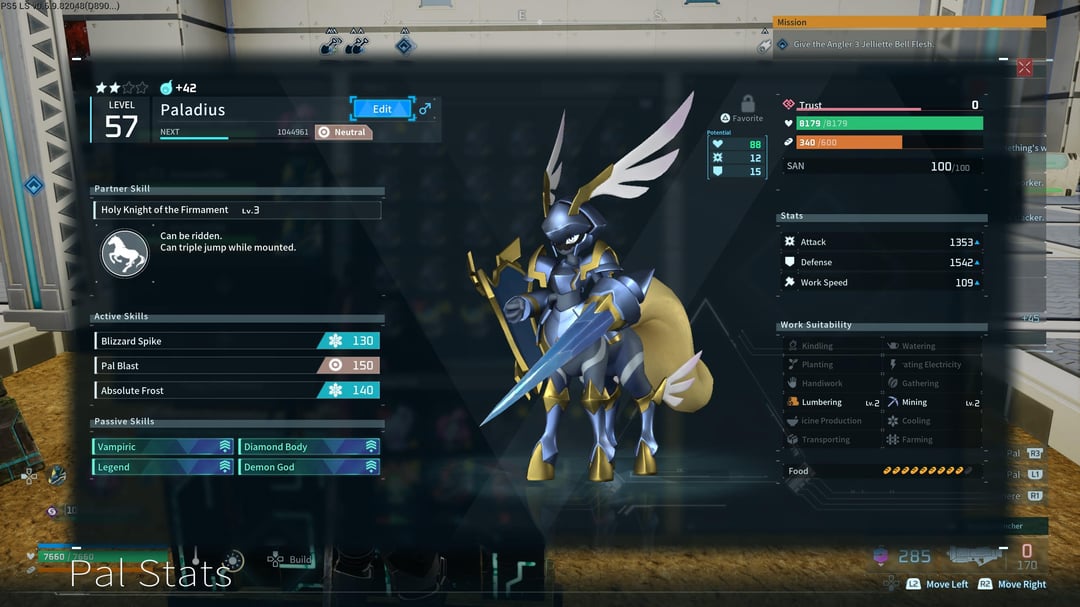1080x607 pixels.
Task: Inspect the Diamond Body passive skill
Action: coord(309,447)
